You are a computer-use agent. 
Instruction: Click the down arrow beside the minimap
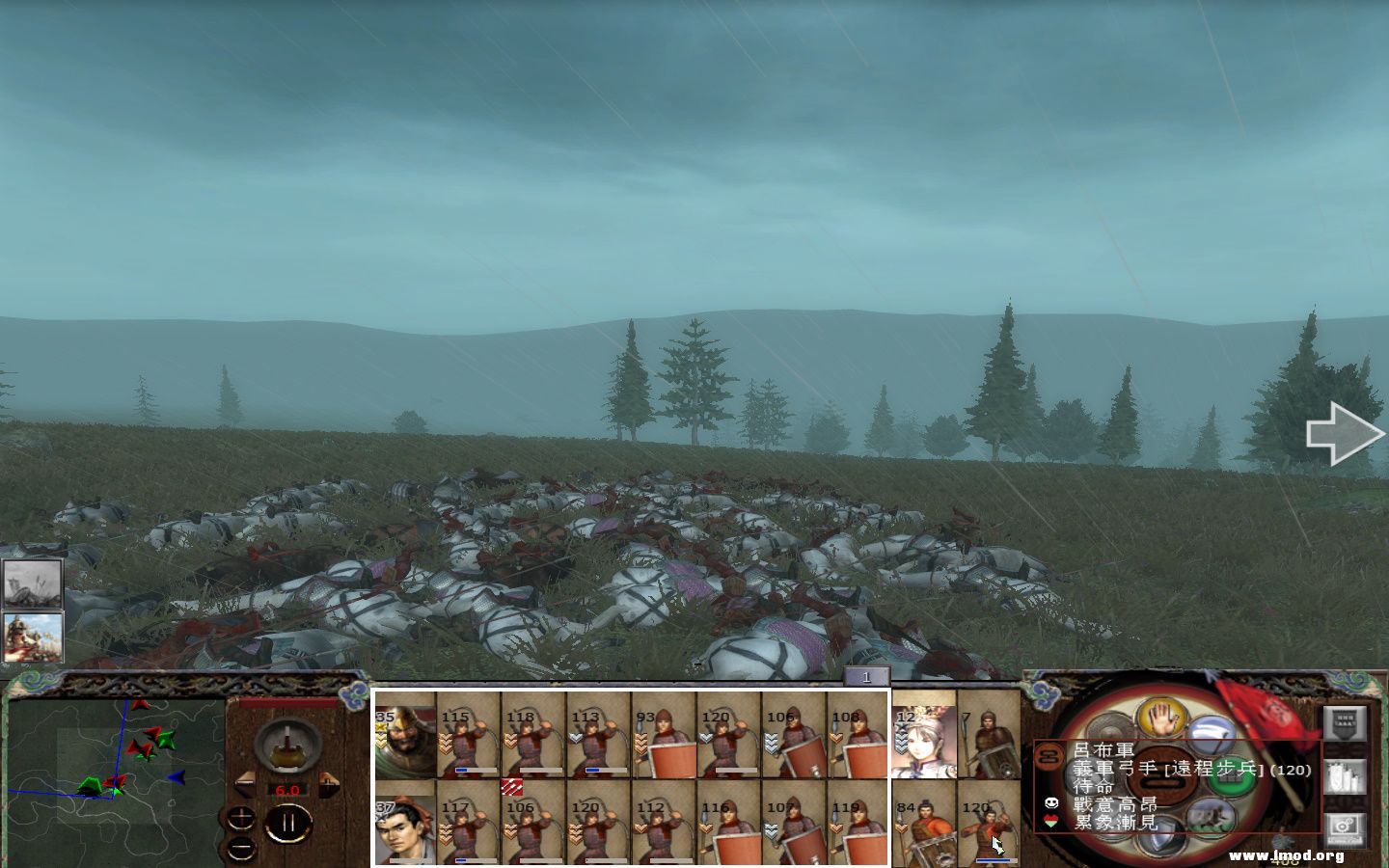[240, 850]
